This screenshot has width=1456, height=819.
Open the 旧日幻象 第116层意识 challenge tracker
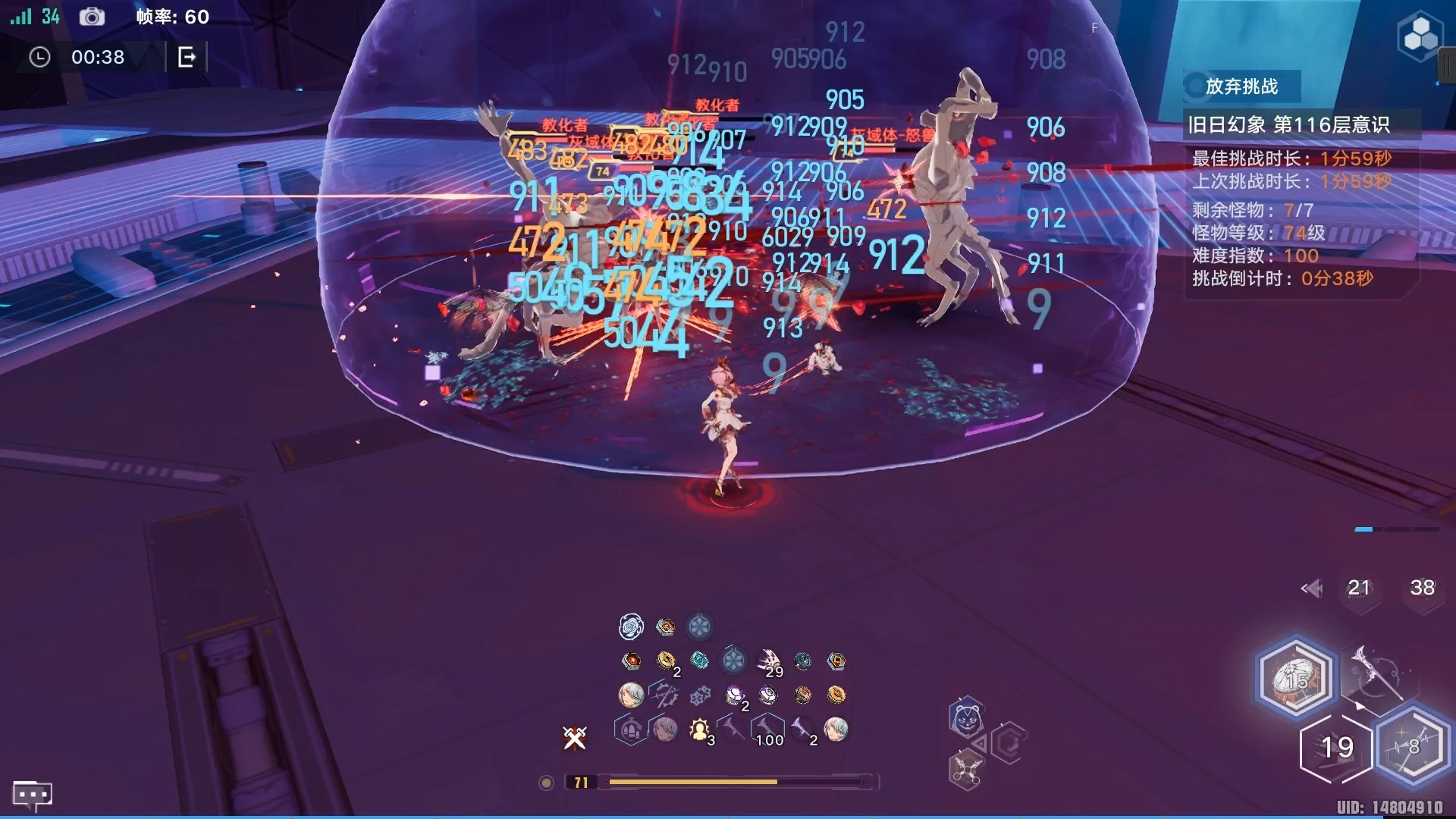point(1288,124)
